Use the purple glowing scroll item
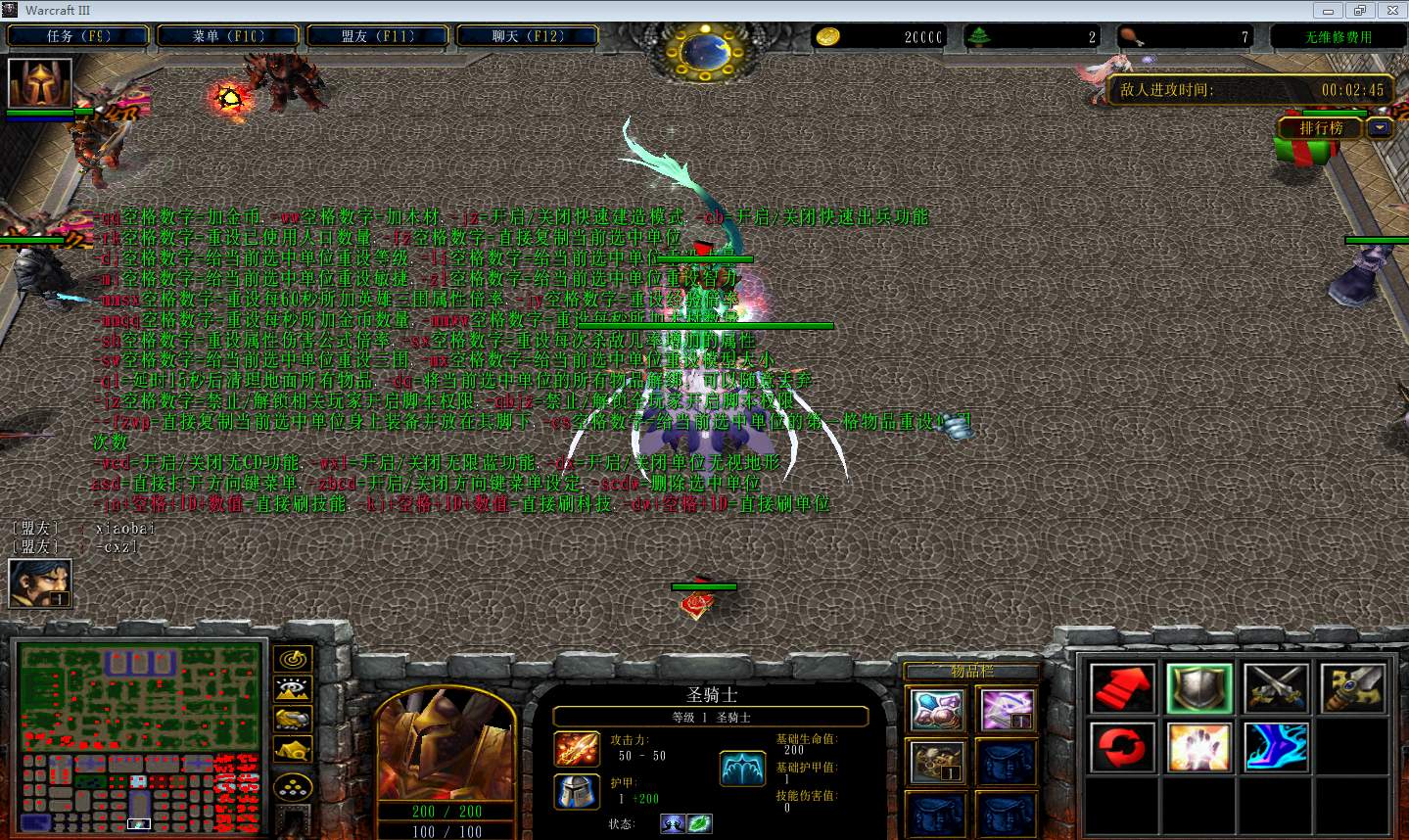The height and width of the screenshot is (840, 1409). pos(1008,710)
